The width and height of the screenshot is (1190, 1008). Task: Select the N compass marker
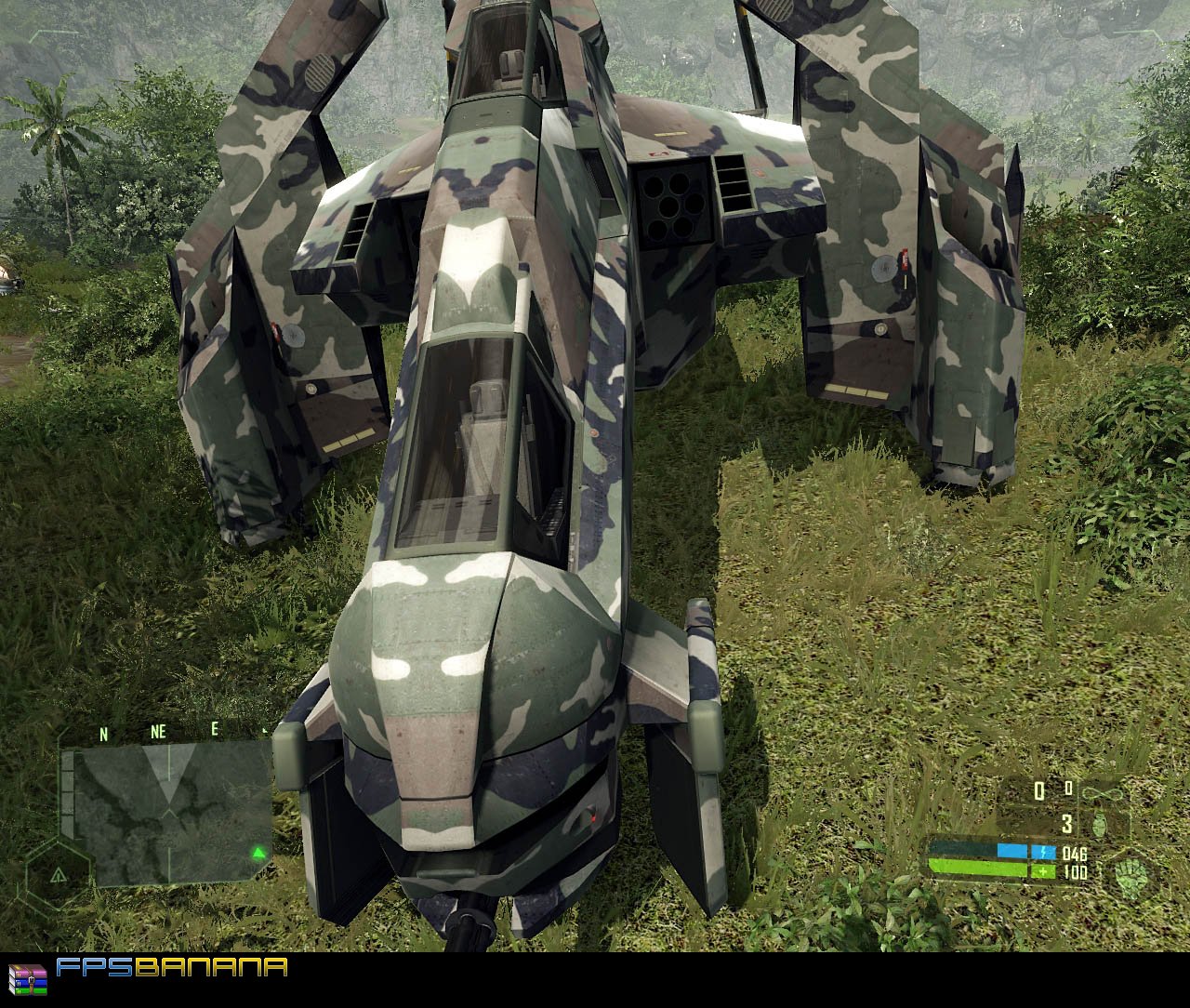103,732
